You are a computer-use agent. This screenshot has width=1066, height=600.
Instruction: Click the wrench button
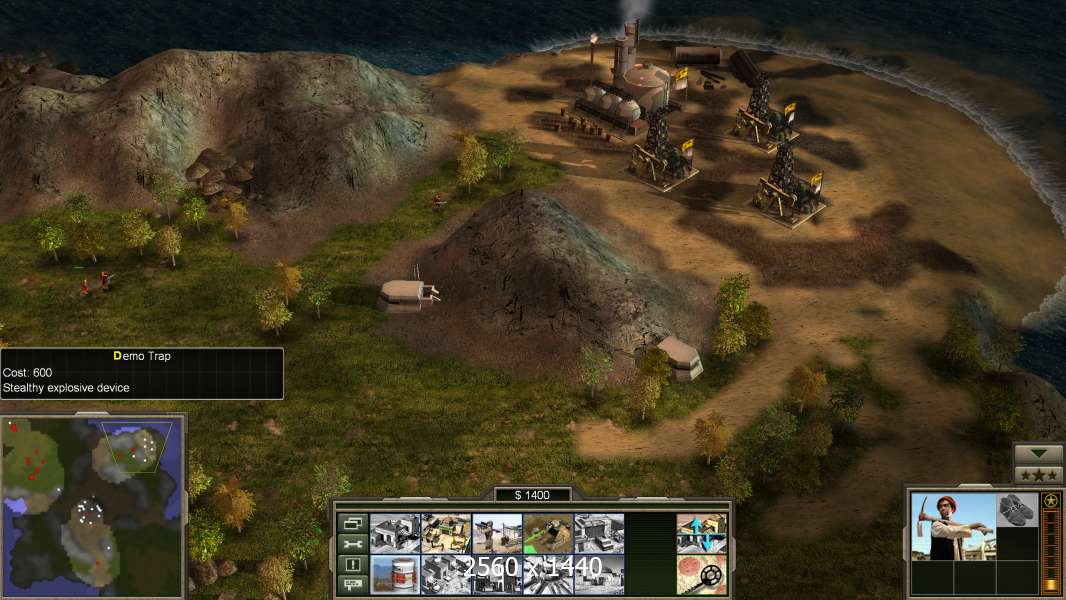[352, 544]
